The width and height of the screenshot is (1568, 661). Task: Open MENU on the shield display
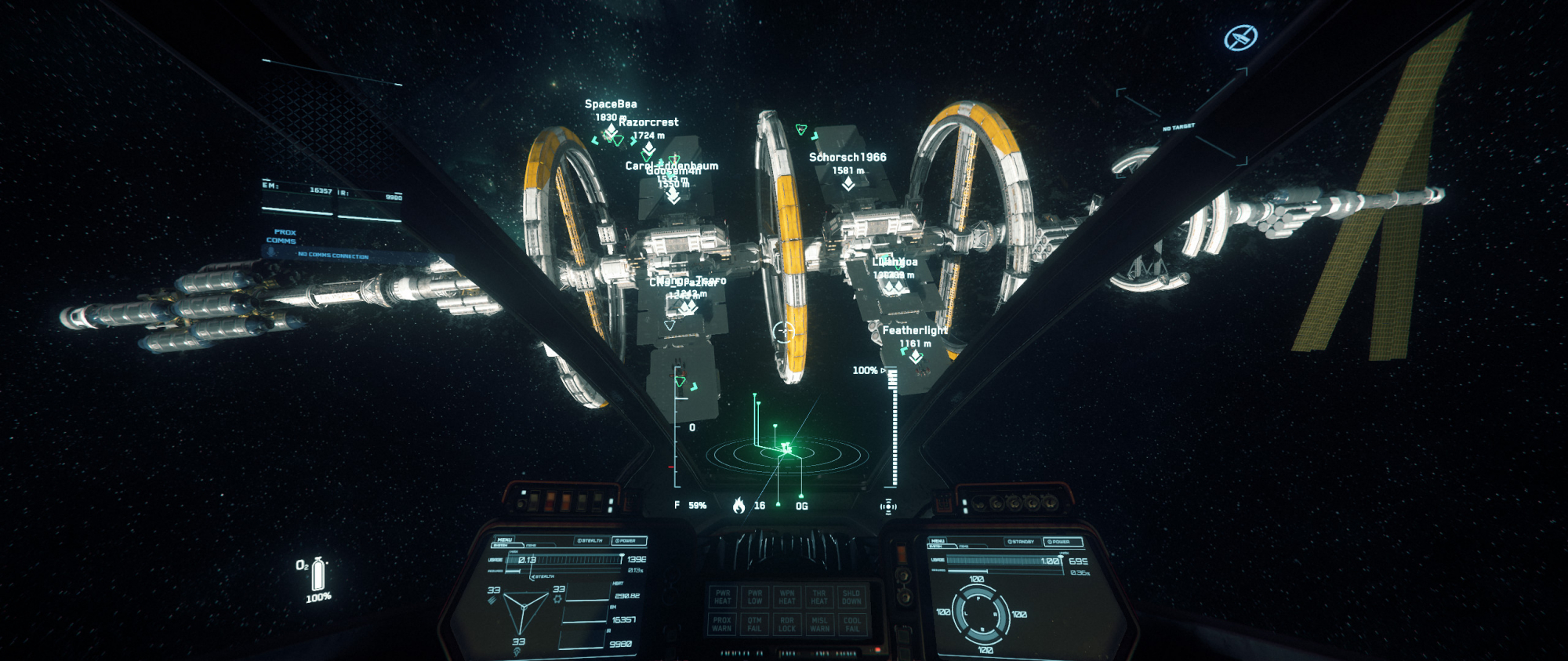938,541
